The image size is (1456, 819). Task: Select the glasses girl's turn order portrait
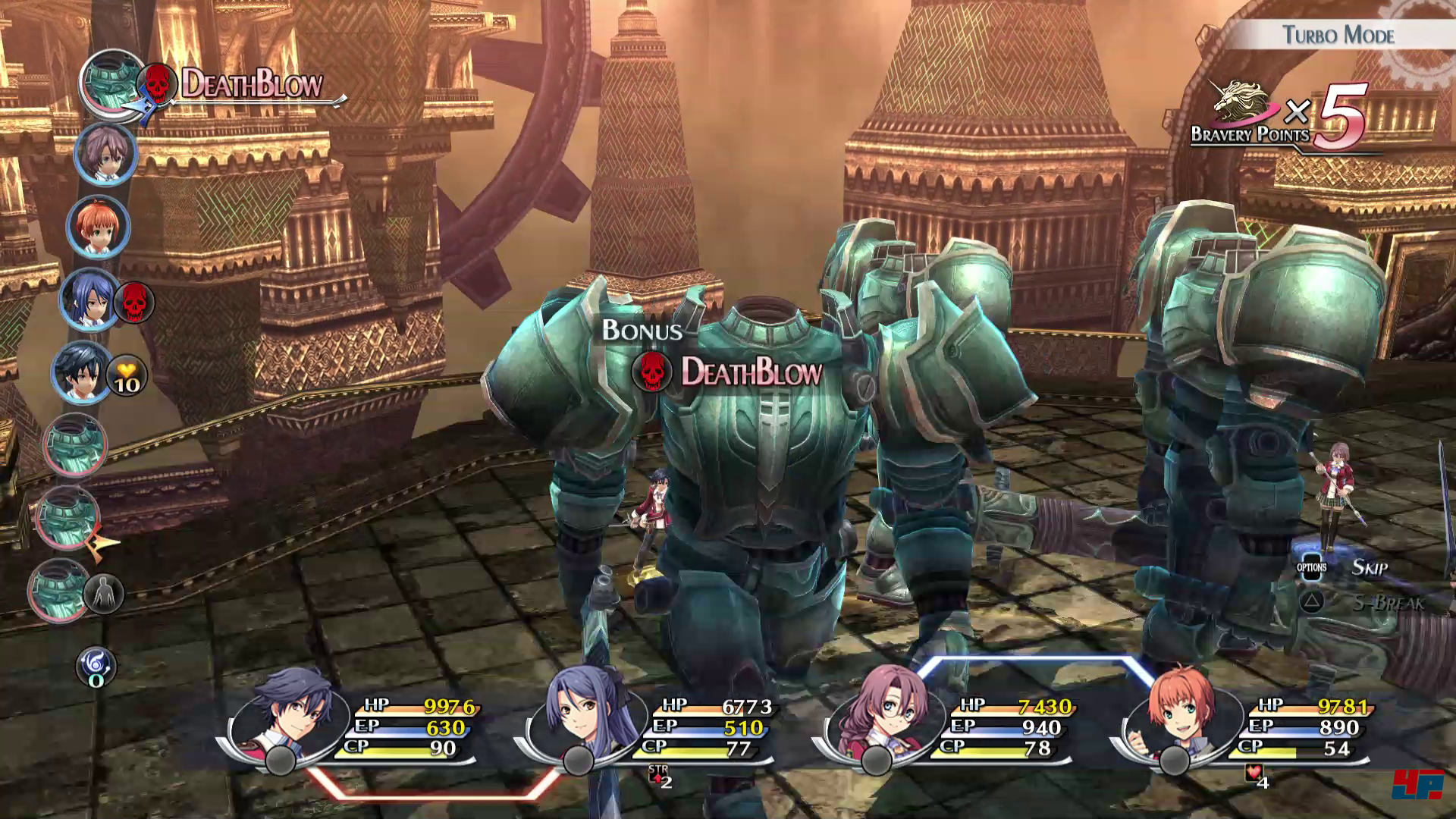point(105,153)
